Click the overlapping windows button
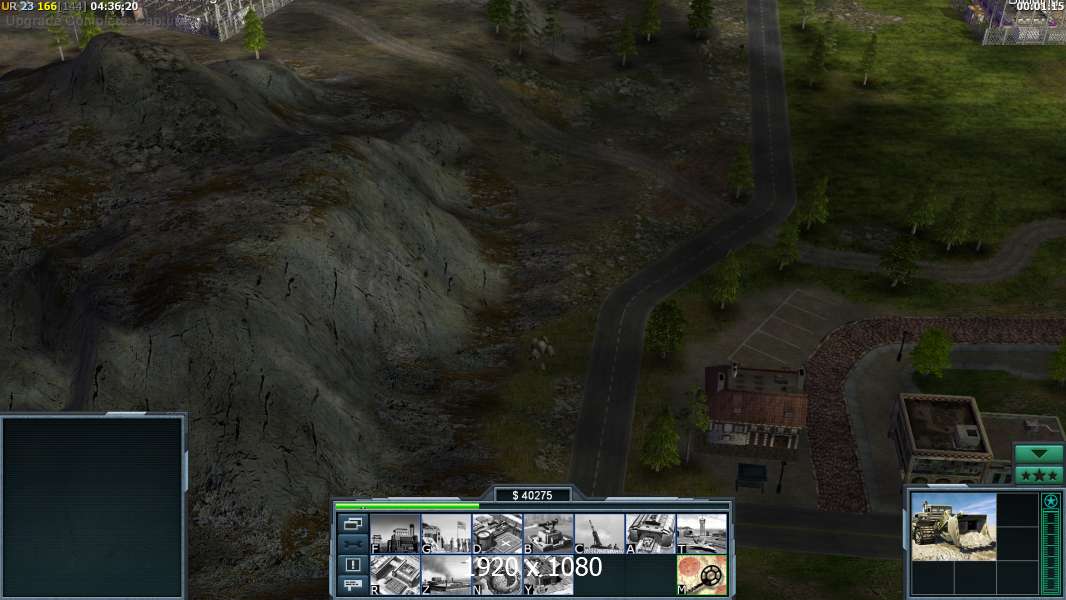Image resolution: width=1066 pixels, height=600 pixels. (x=352, y=523)
